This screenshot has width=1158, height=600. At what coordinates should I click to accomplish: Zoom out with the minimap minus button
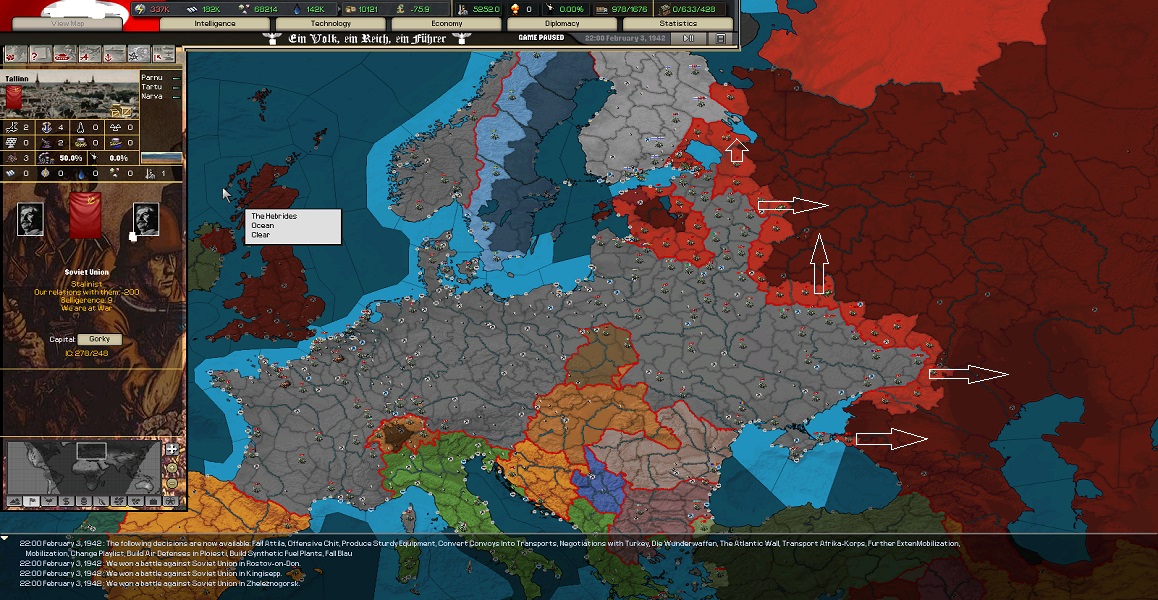click(x=172, y=483)
